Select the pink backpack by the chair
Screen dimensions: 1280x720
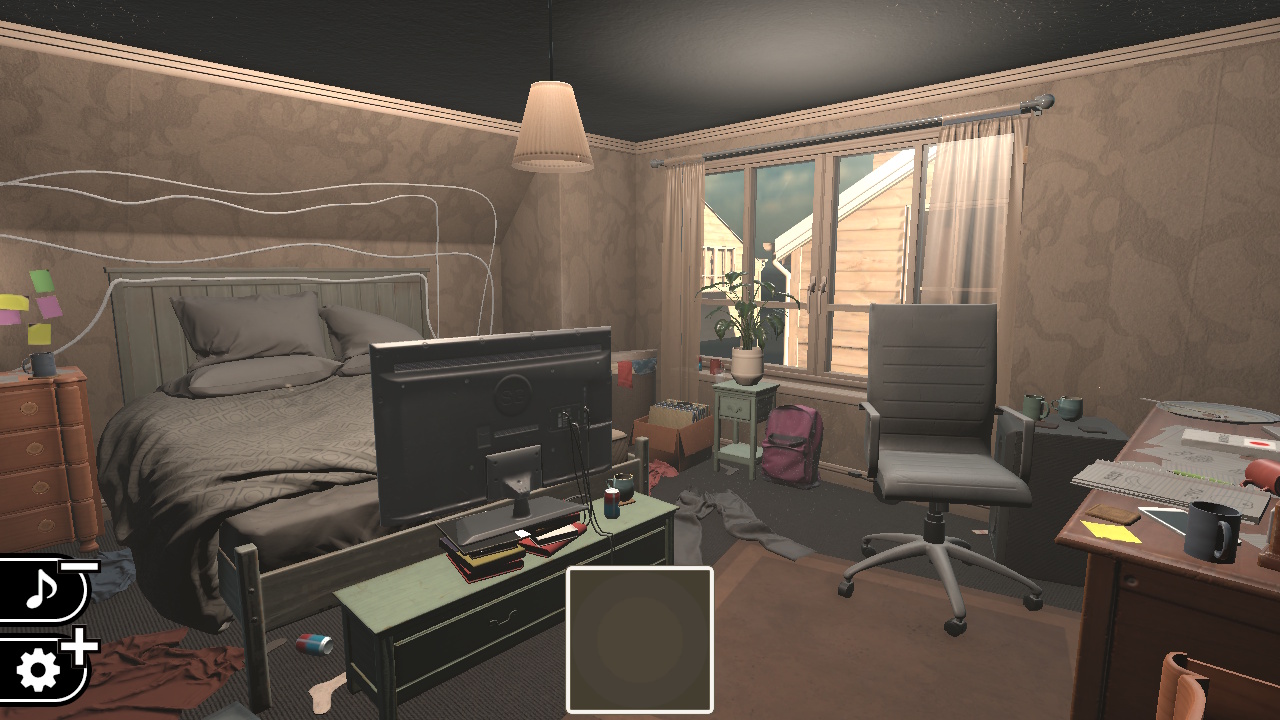click(x=793, y=445)
